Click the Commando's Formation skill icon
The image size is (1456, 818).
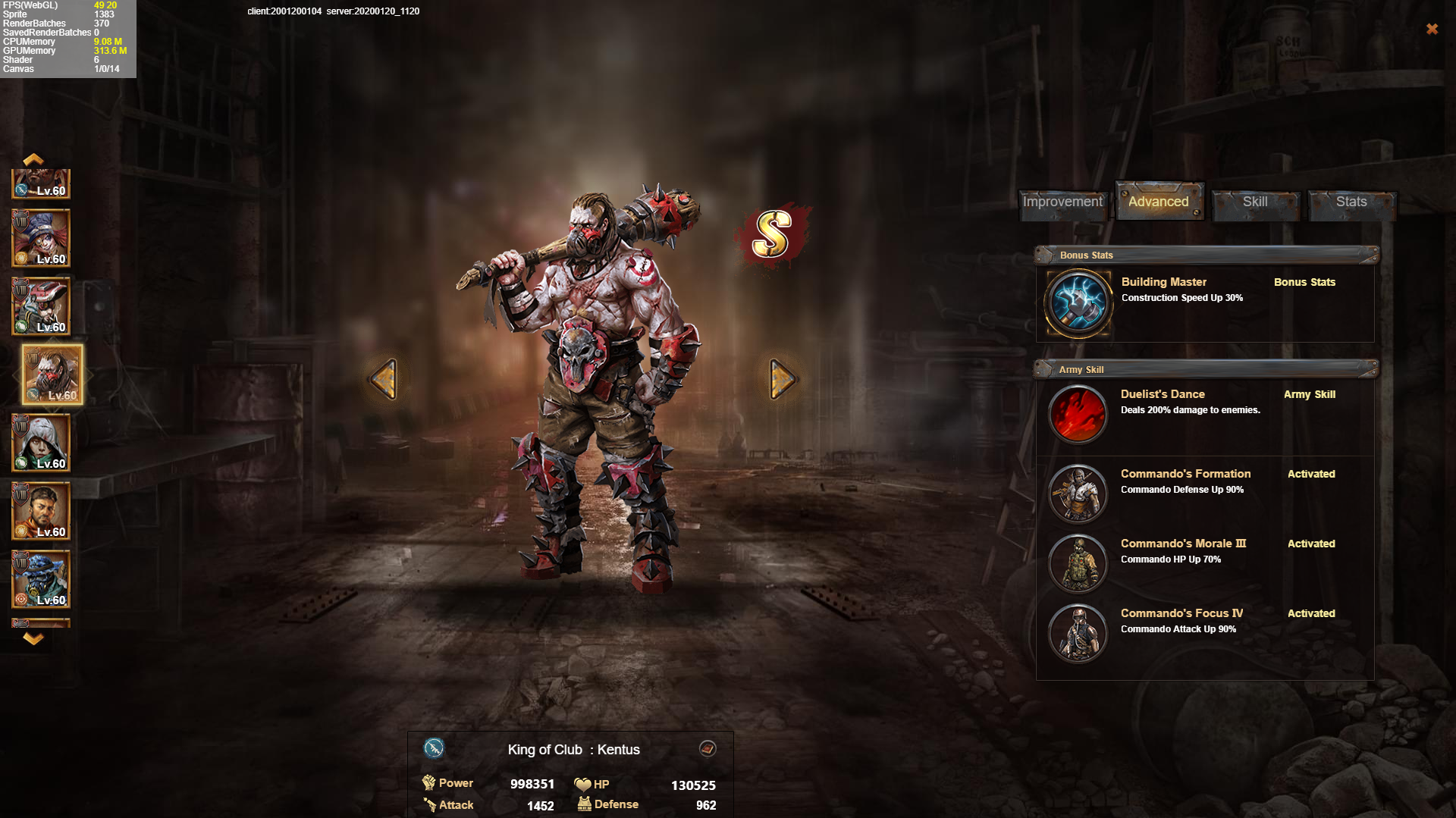click(x=1078, y=494)
